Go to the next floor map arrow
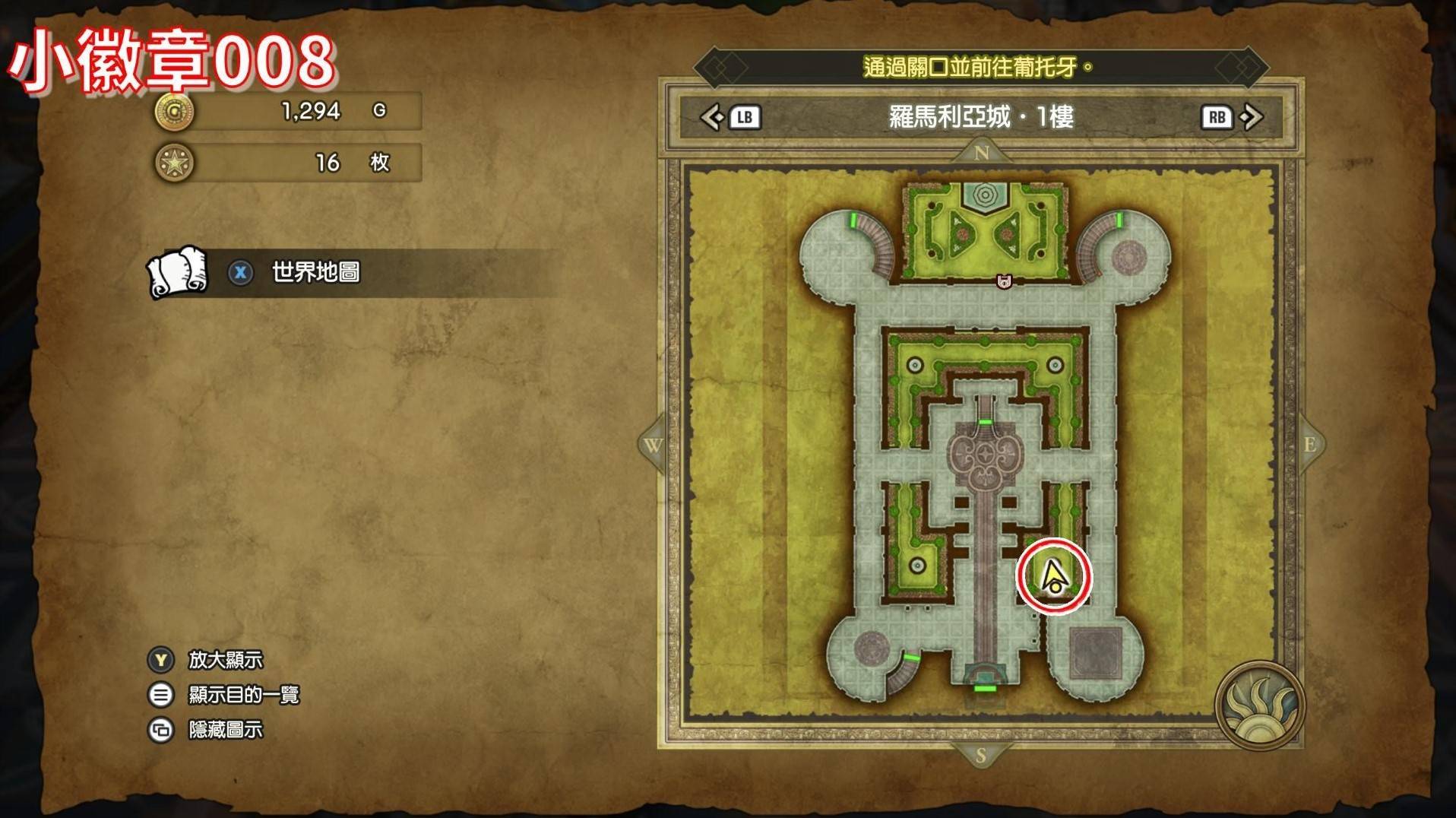The height and width of the screenshot is (818, 1456). pos(1251,117)
